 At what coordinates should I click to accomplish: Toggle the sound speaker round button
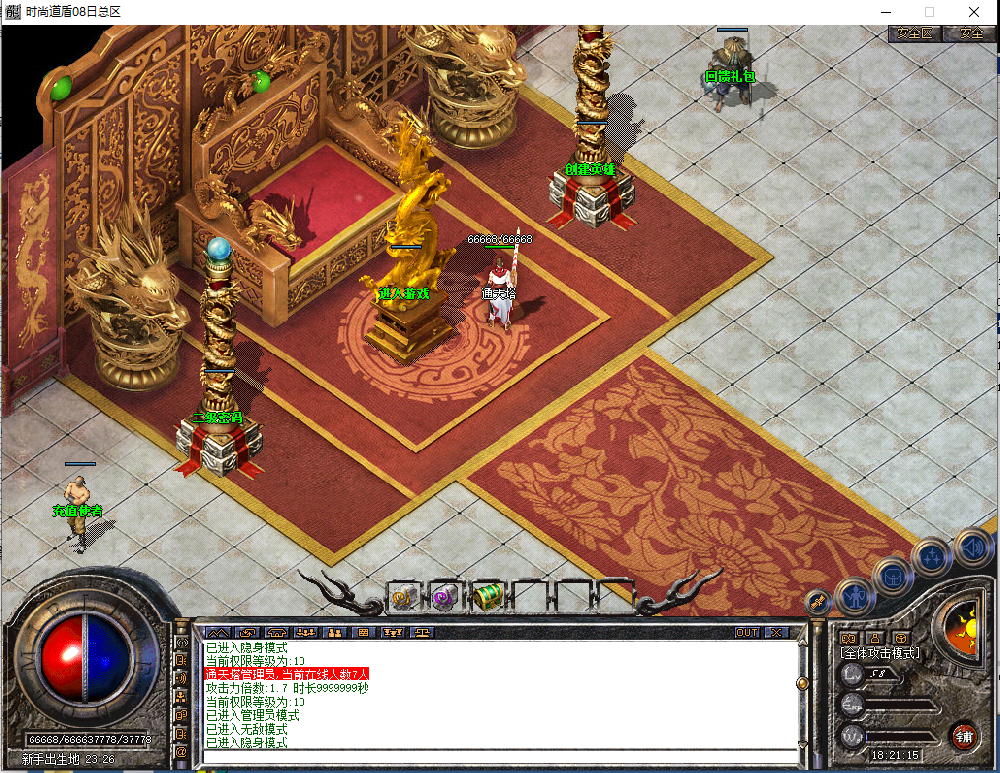point(968,546)
